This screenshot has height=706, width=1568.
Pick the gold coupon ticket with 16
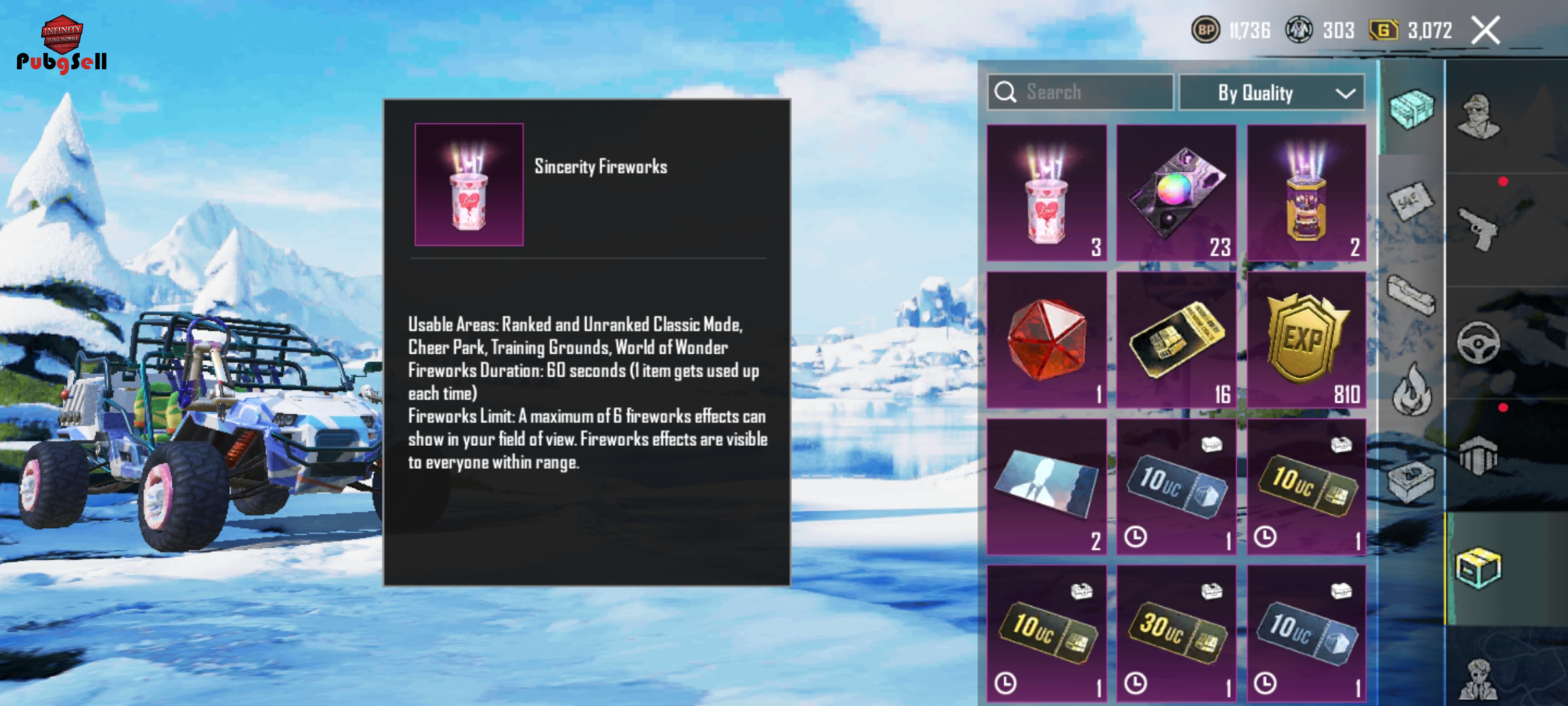click(x=1176, y=340)
